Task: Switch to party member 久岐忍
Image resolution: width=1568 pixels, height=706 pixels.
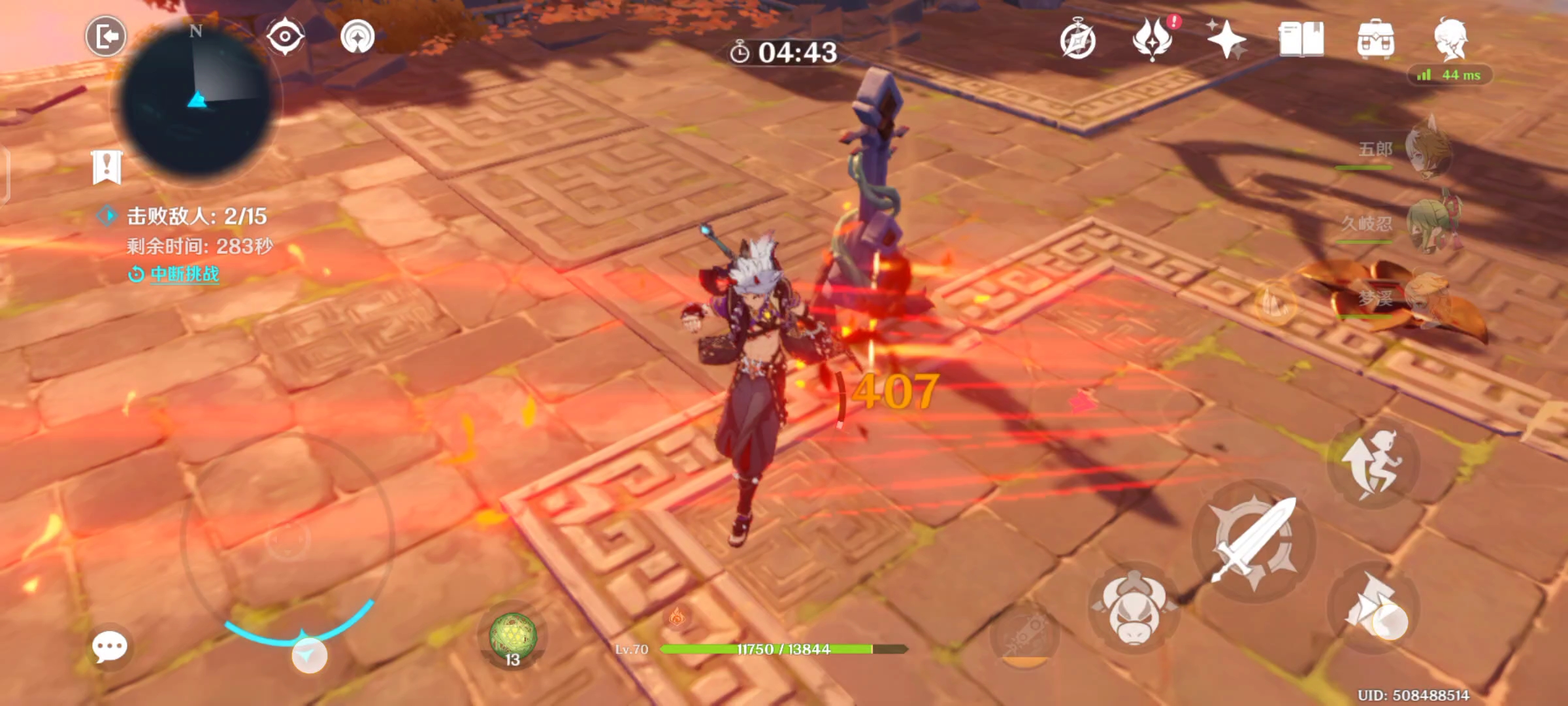Action: [x=1428, y=224]
